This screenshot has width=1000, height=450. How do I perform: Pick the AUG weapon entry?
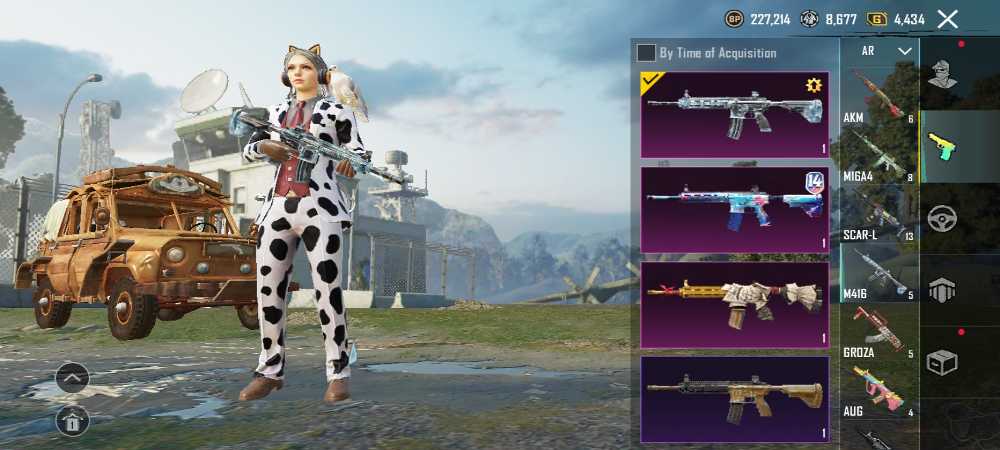(x=876, y=391)
